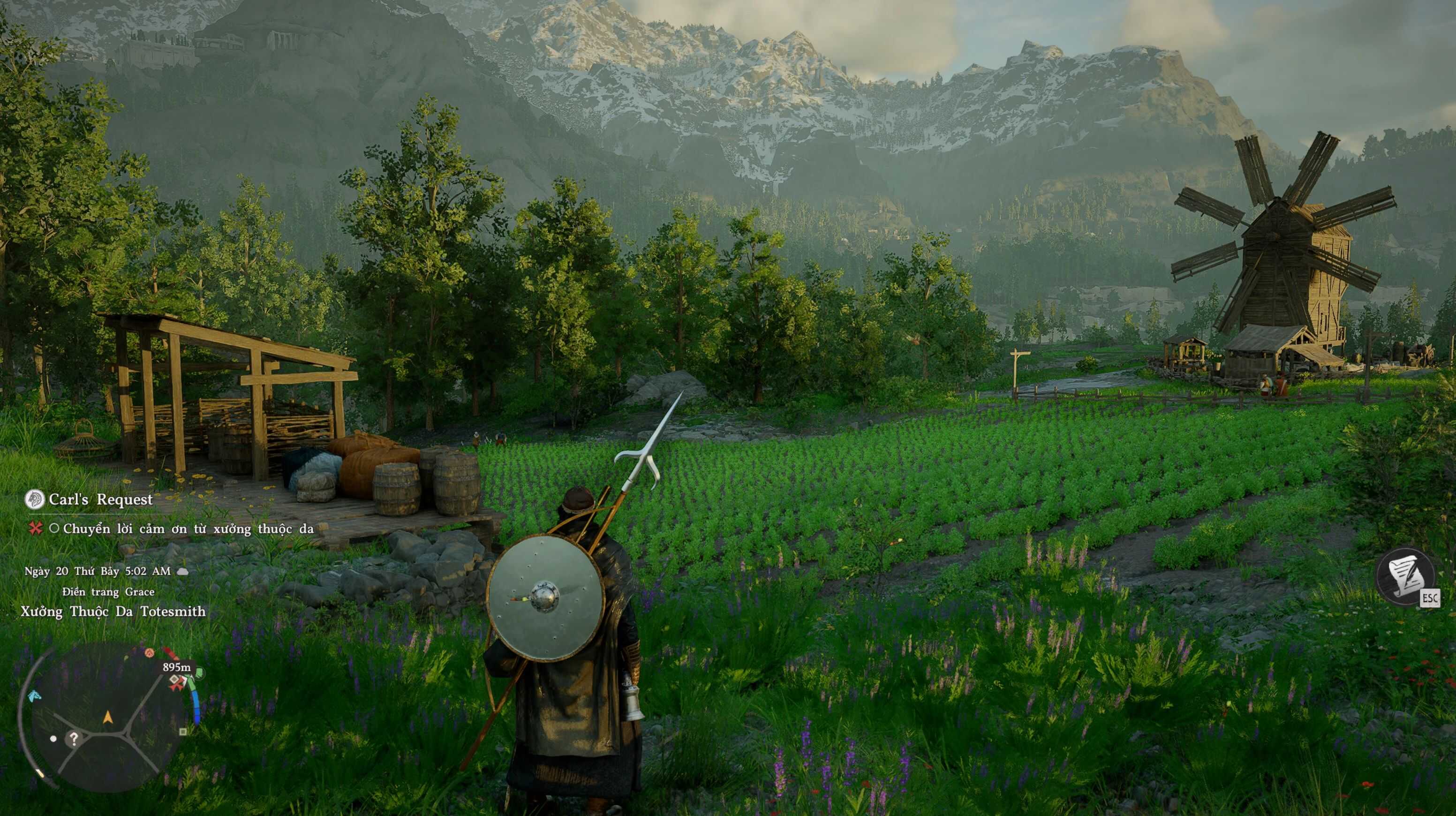1456x816 pixels.
Task: Click the question mark marker on the minimap
Action: point(74,738)
